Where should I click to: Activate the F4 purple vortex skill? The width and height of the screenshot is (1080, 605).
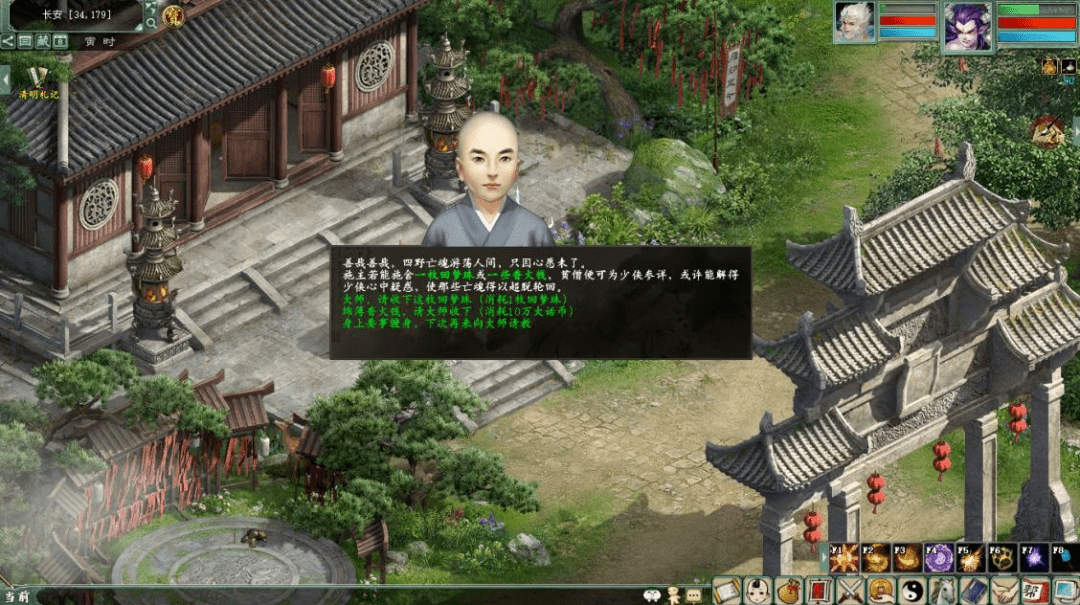(938, 558)
